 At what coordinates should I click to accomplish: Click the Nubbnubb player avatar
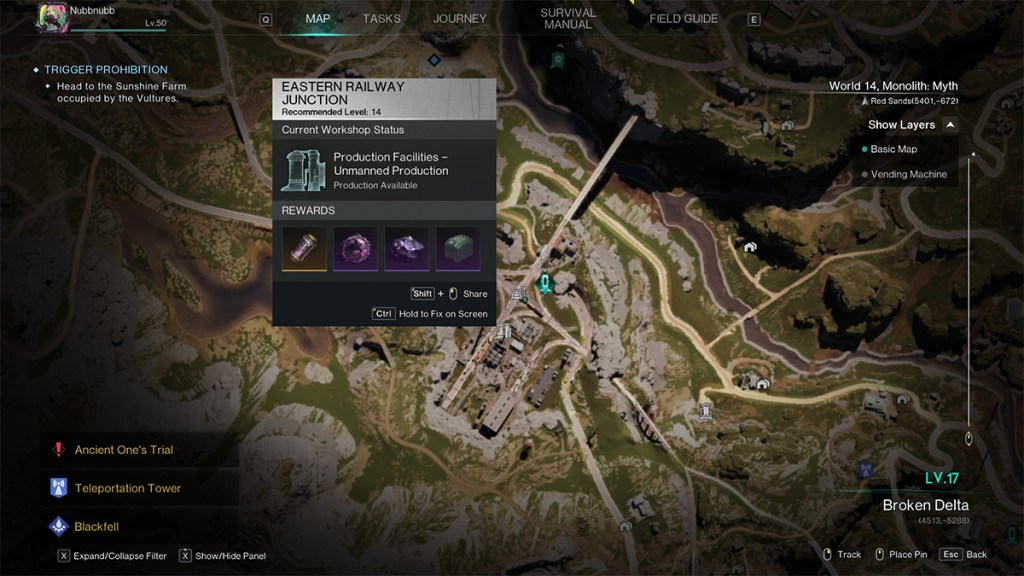(x=51, y=17)
